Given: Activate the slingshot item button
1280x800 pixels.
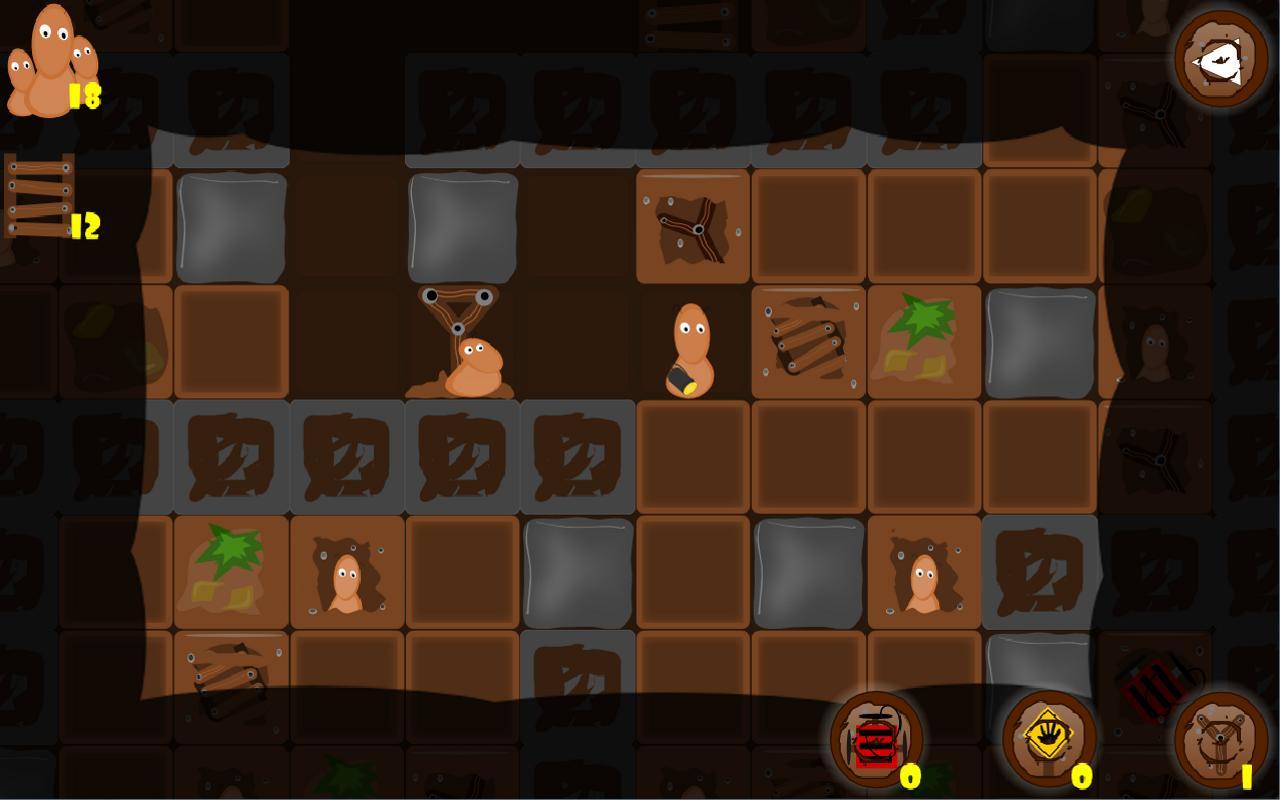Looking at the screenshot, I should [1220, 741].
